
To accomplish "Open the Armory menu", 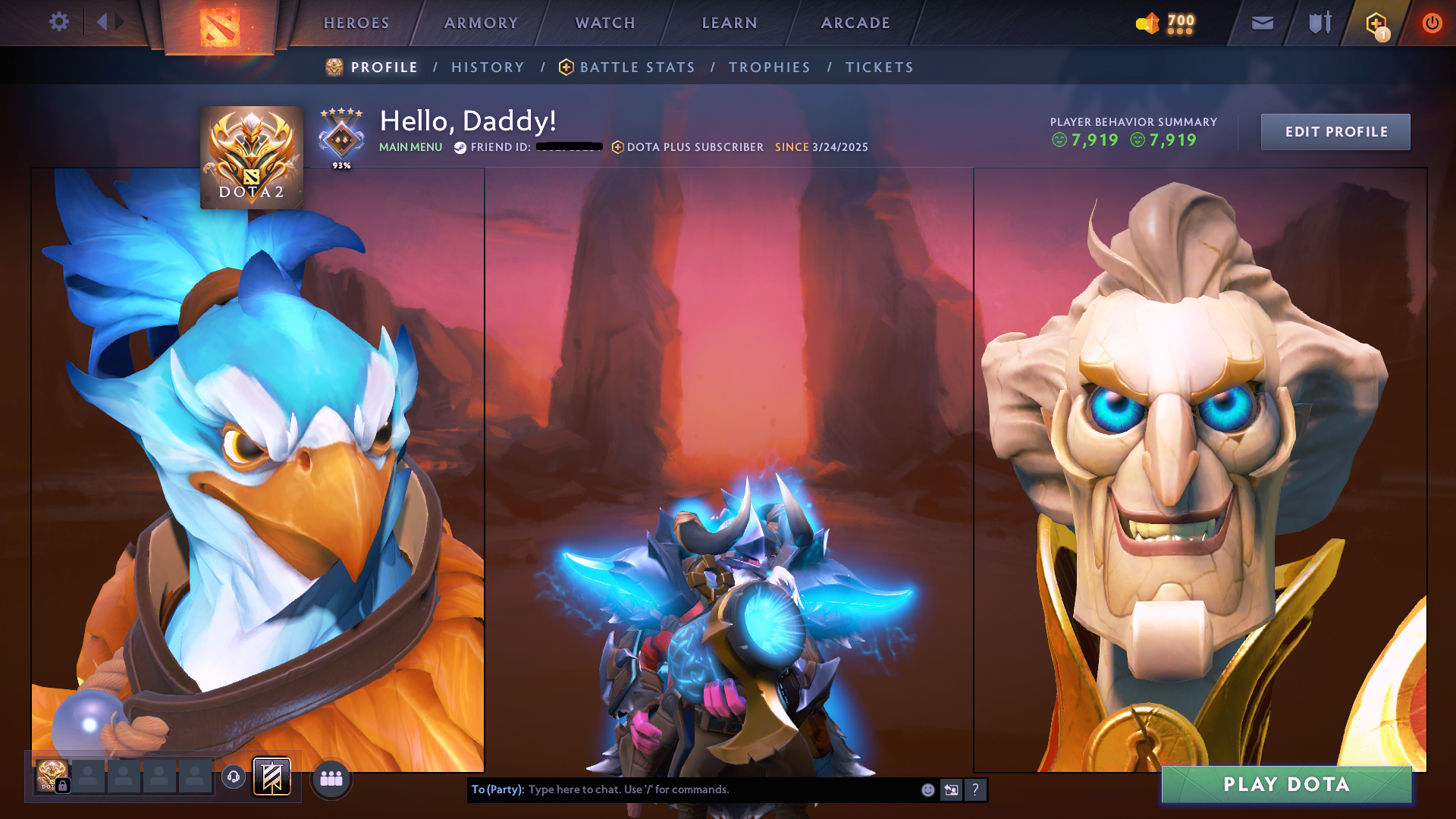I will click(x=481, y=23).
